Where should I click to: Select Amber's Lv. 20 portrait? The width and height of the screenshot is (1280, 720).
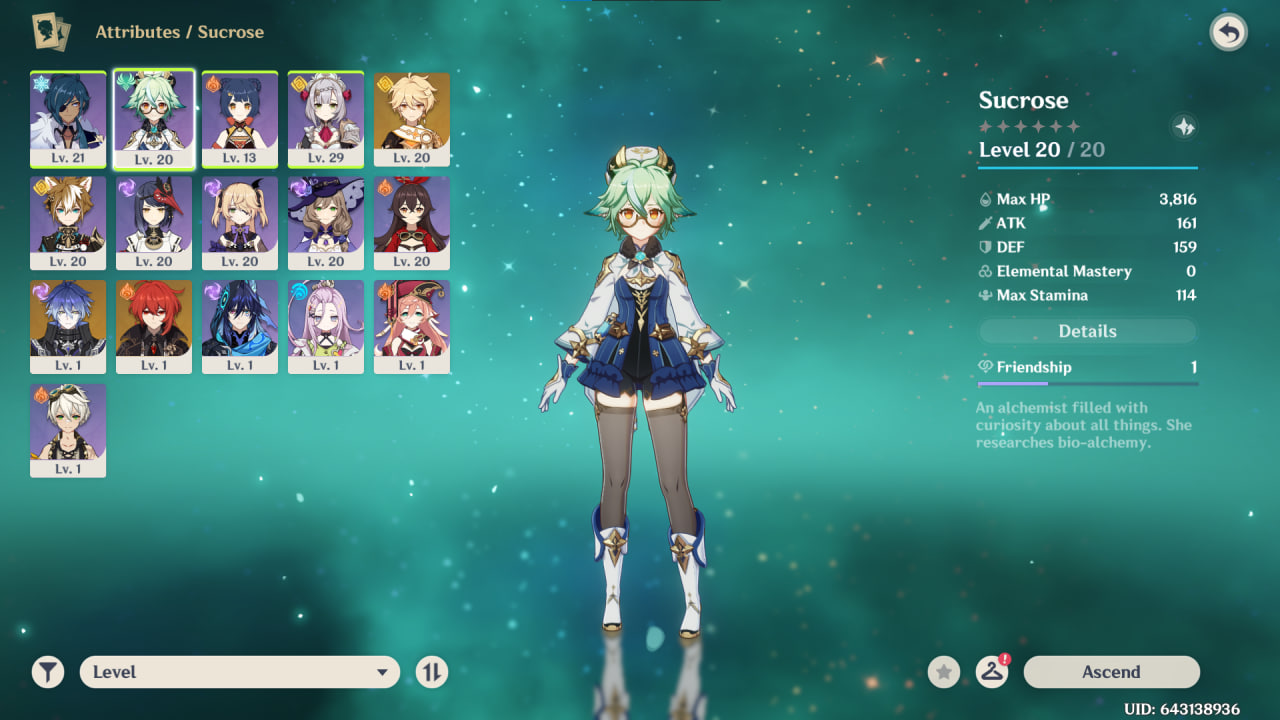point(412,222)
